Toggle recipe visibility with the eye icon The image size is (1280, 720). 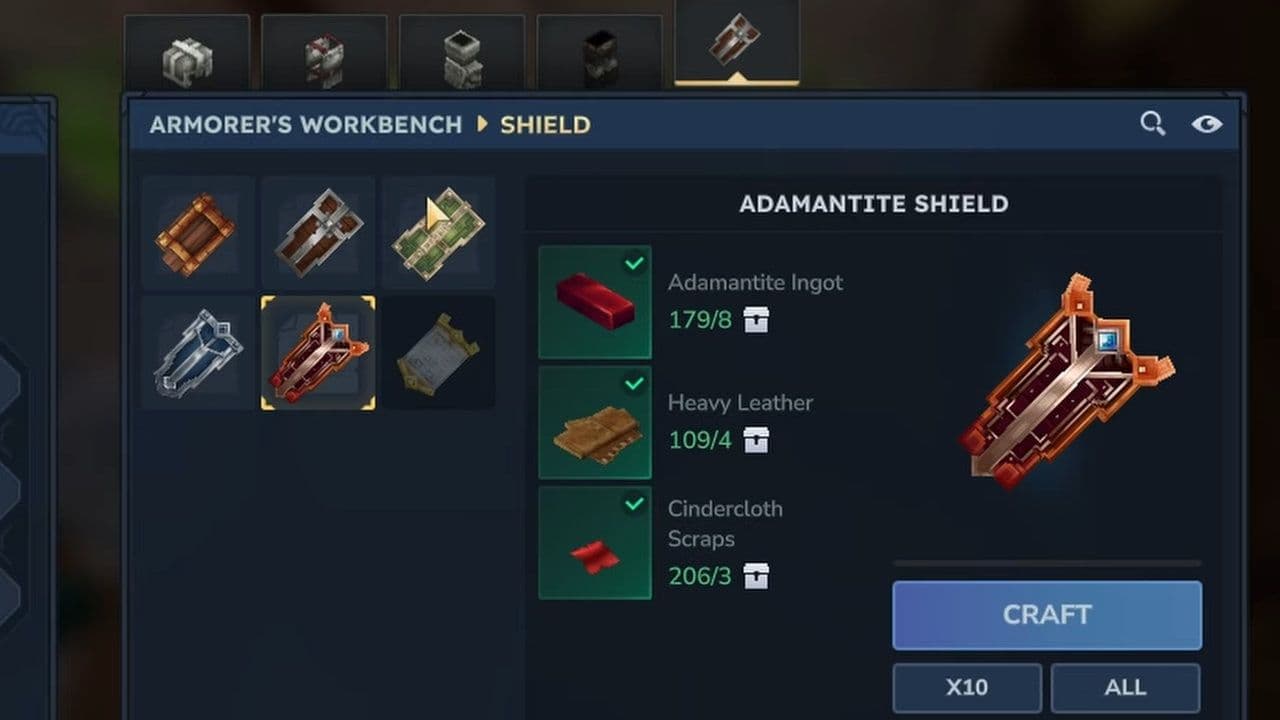[x=1208, y=123]
